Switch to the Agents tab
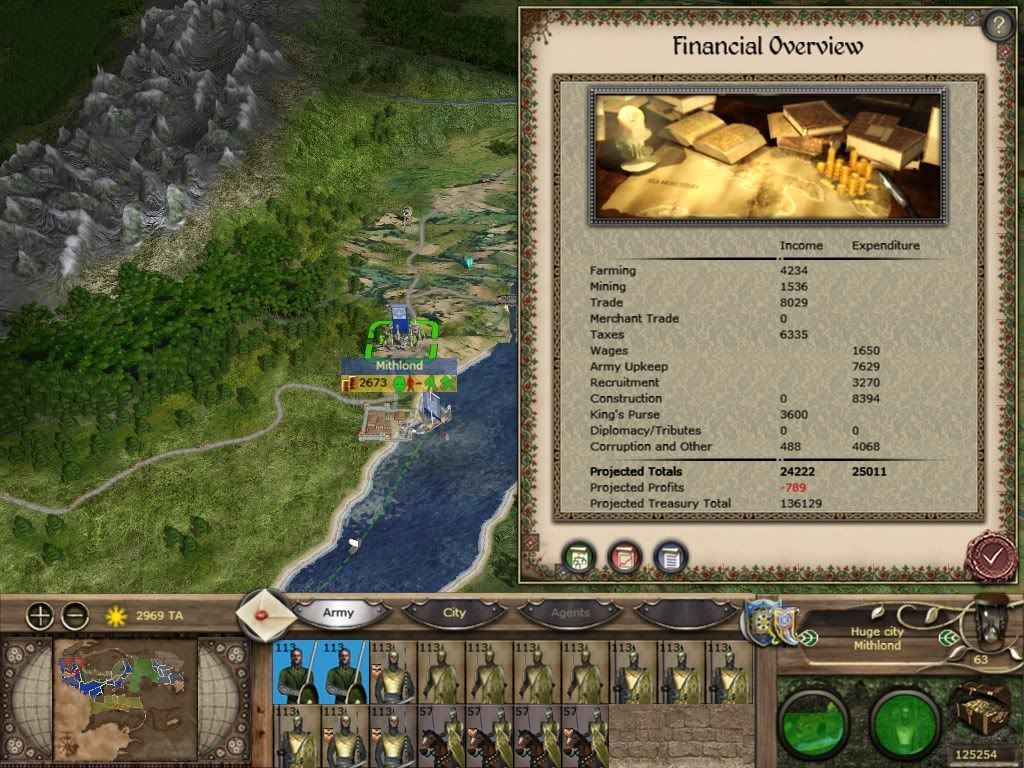Viewport: 1024px width, 768px height. pyautogui.click(x=570, y=612)
